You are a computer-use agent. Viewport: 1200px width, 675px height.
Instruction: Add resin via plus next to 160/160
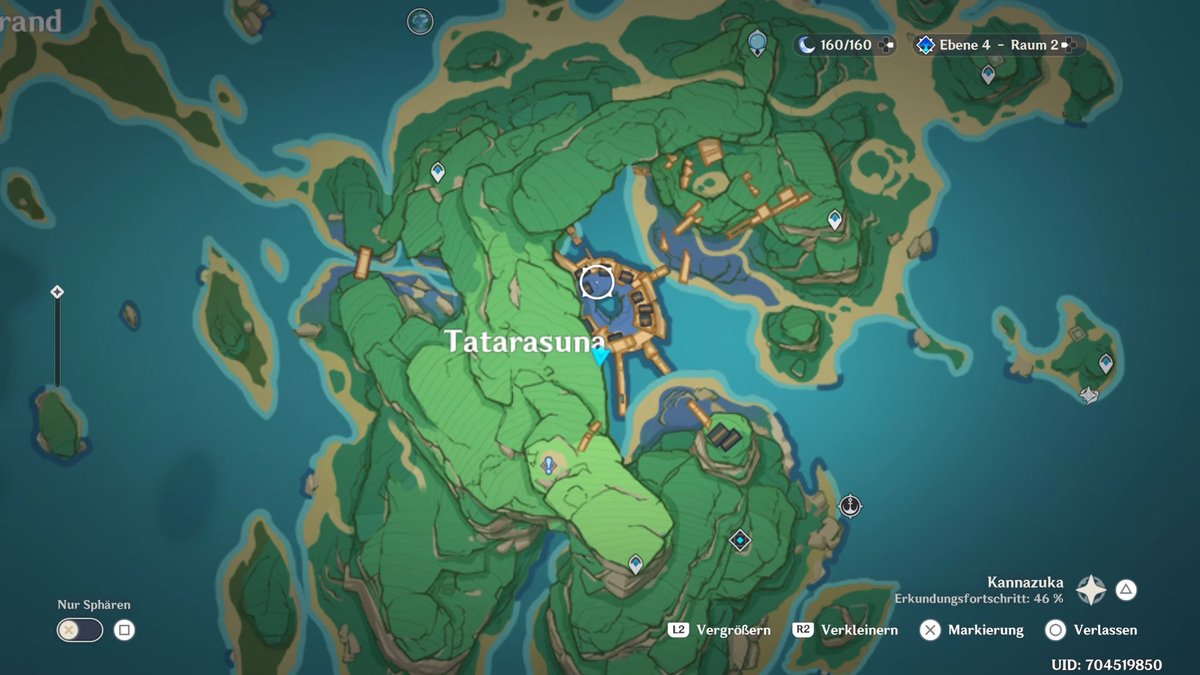coord(885,45)
